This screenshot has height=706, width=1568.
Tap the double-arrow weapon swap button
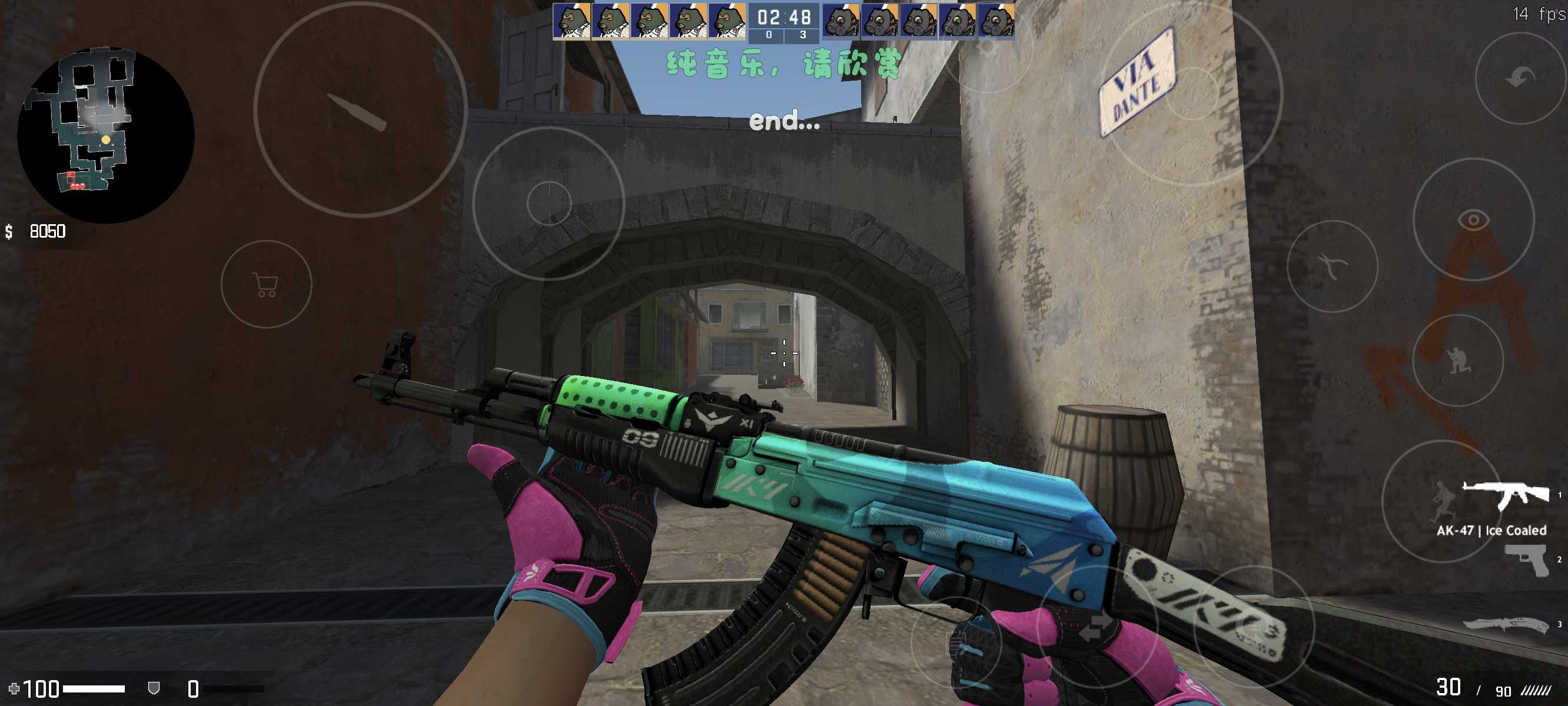[1094, 630]
